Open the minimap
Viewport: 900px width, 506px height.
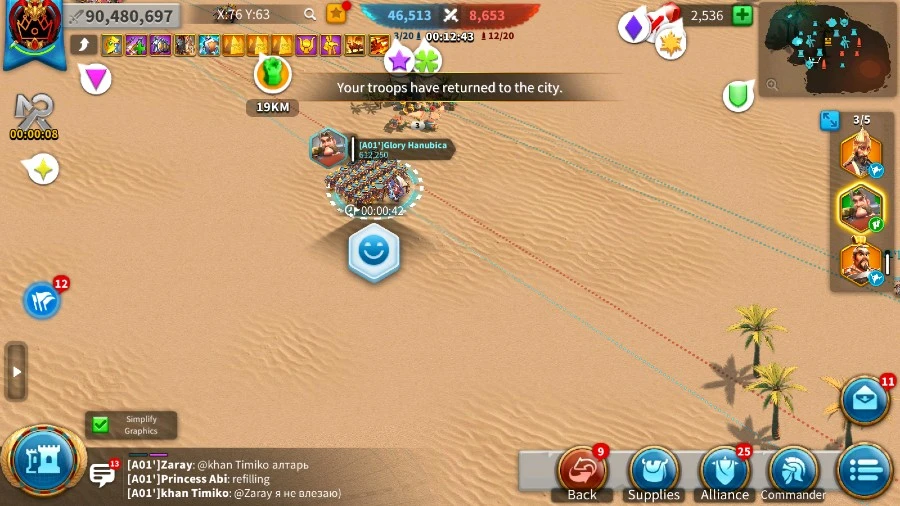(826, 48)
